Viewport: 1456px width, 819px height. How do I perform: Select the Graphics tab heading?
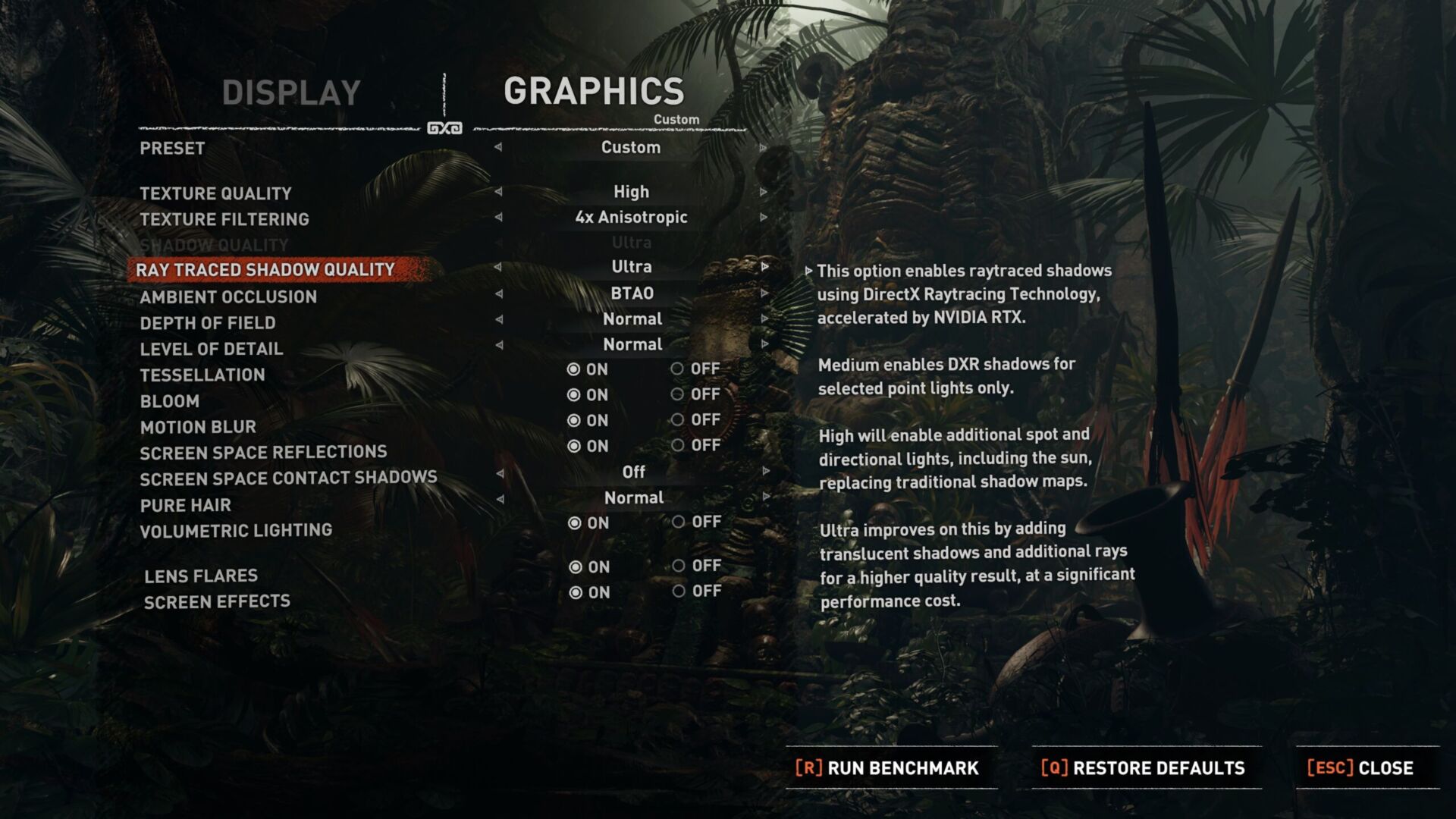[x=594, y=92]
